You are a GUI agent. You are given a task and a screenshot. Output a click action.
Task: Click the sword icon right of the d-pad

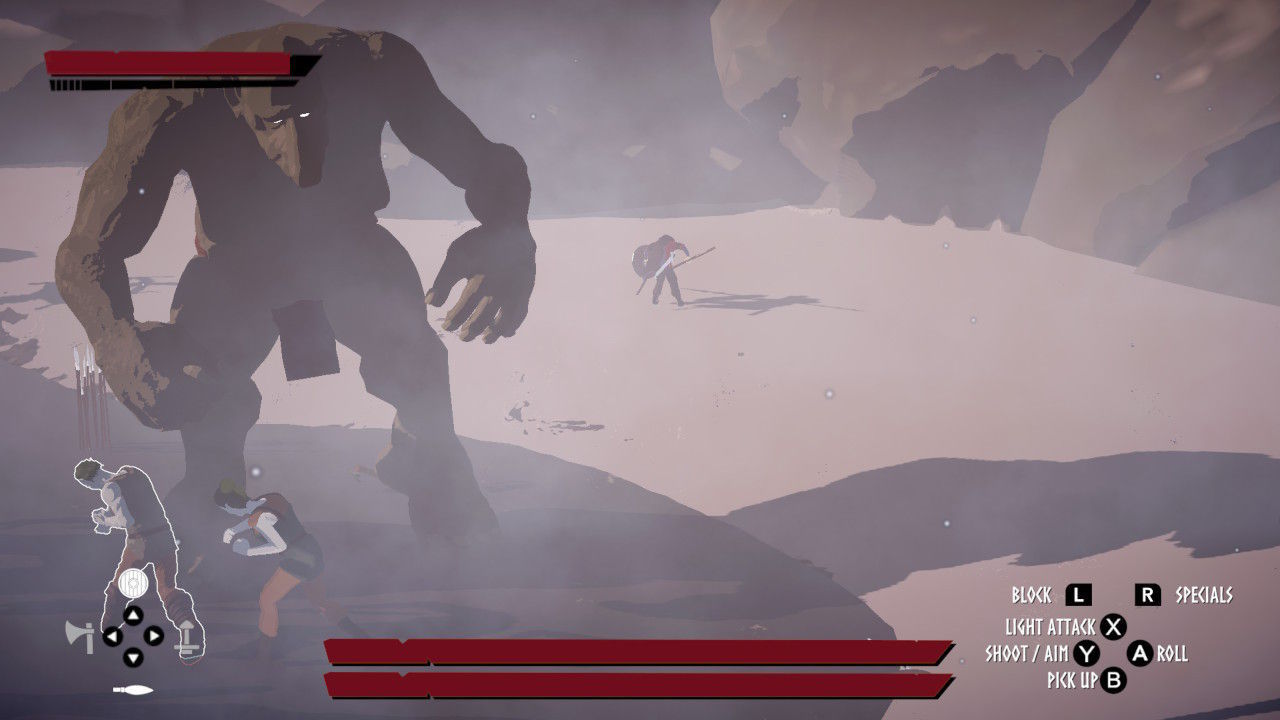187,637
